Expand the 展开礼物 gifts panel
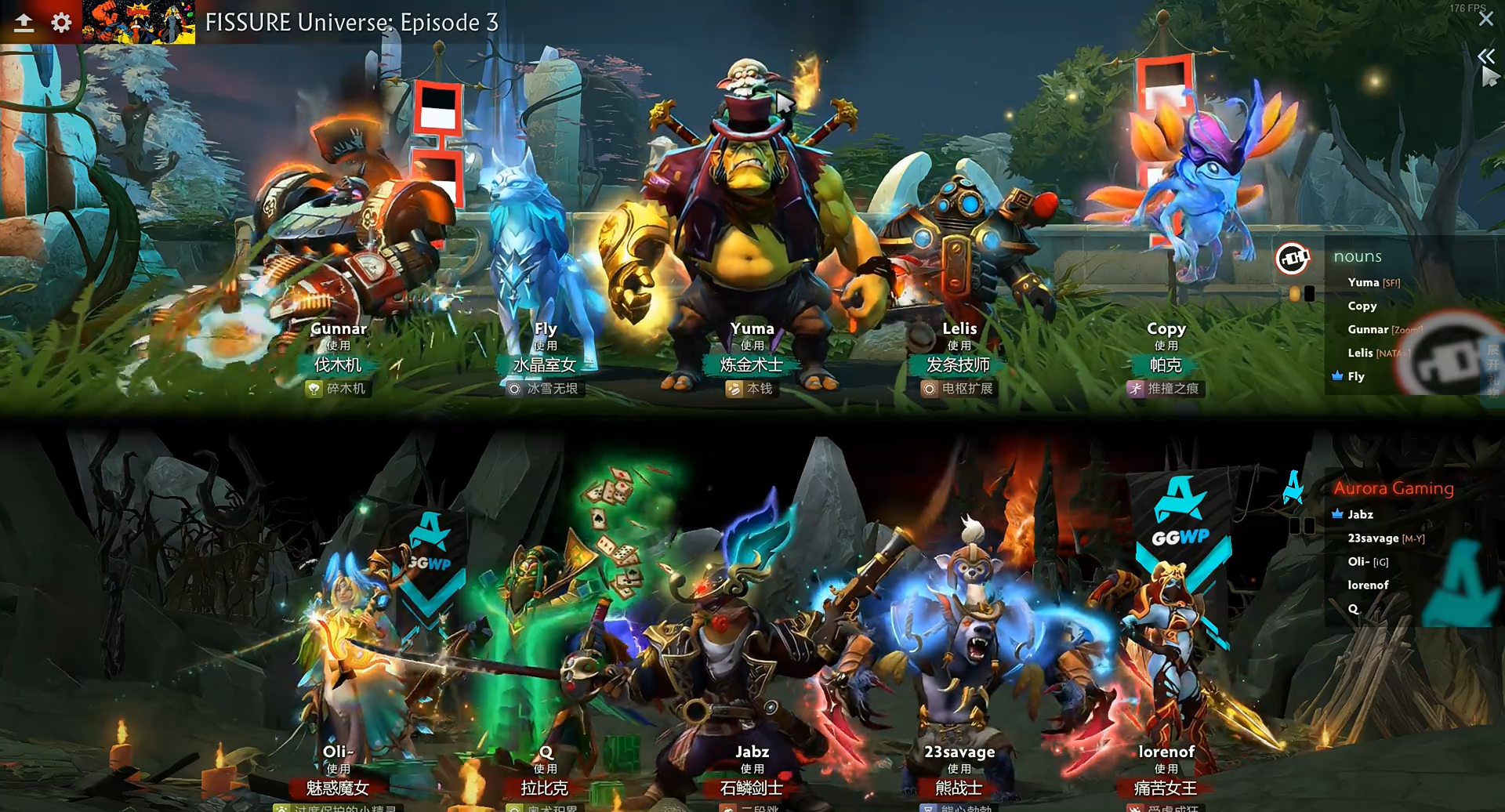Viewport: 1505px width, 812px height. point(1492,371)
